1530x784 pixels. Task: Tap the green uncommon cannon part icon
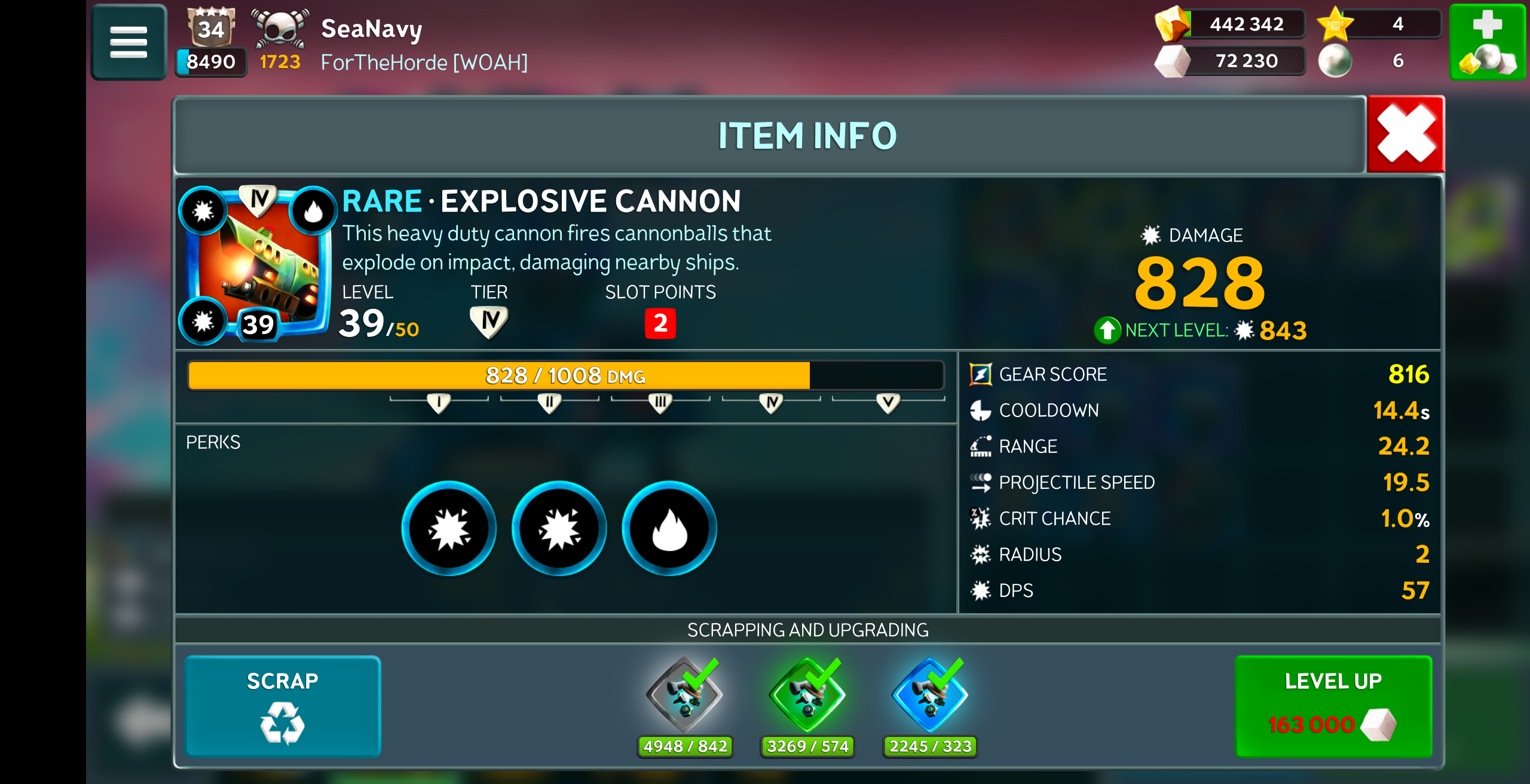[x=807, y=695]
